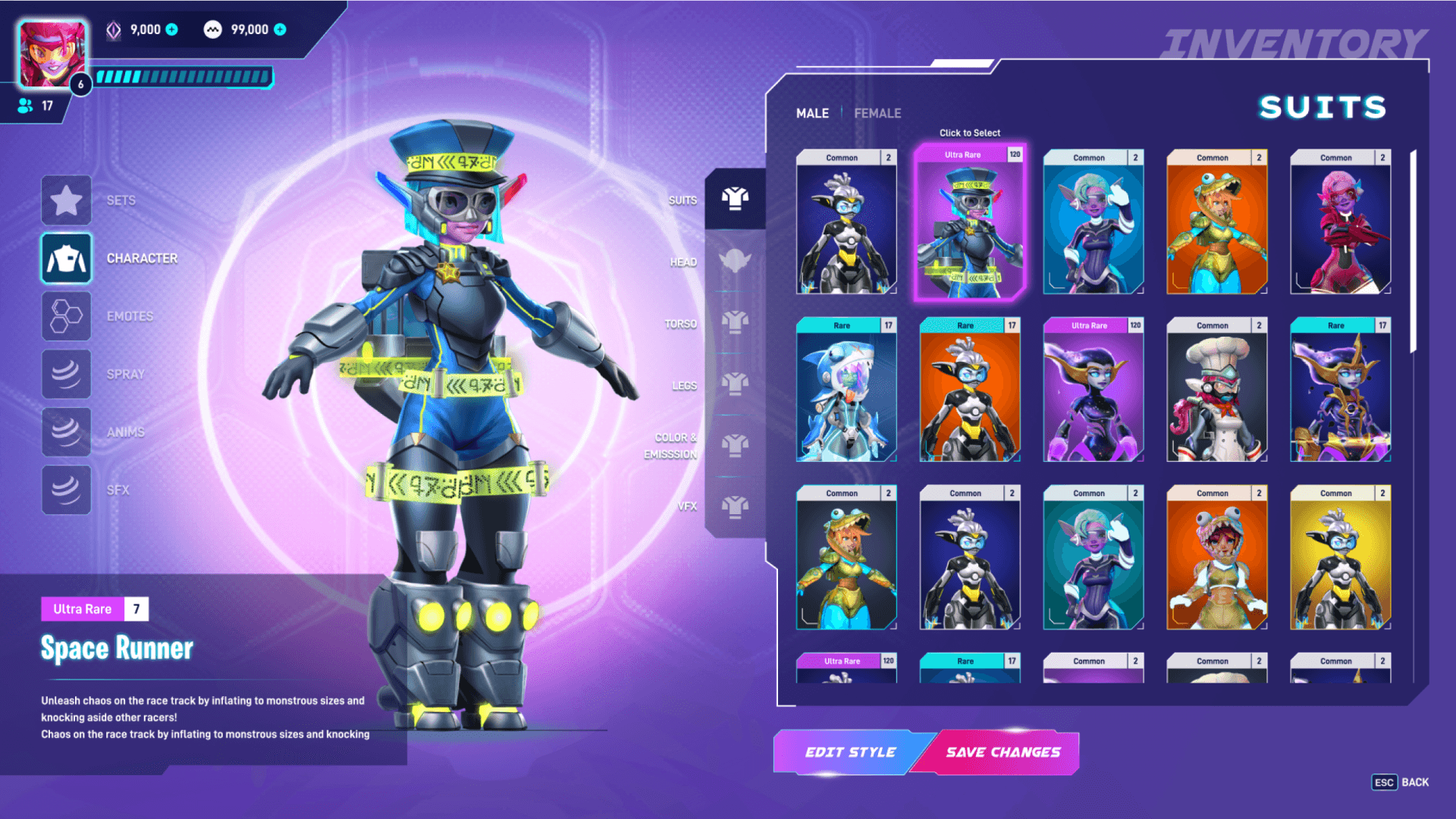This screenshot has height=819, width=1456.
Task: Open the VFX customization icon
Action: [734, 506]
